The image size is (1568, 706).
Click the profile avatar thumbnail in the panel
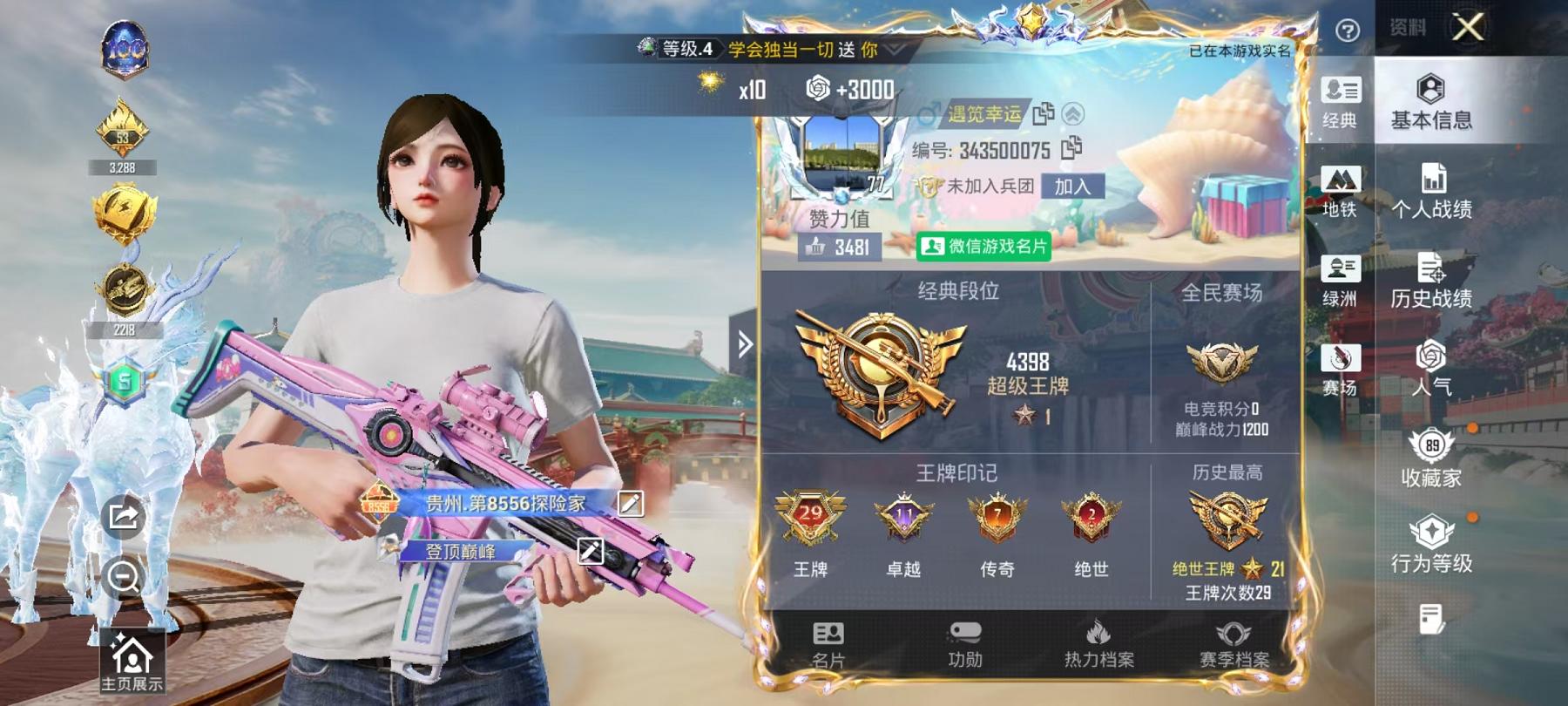[x=841, y=154]
